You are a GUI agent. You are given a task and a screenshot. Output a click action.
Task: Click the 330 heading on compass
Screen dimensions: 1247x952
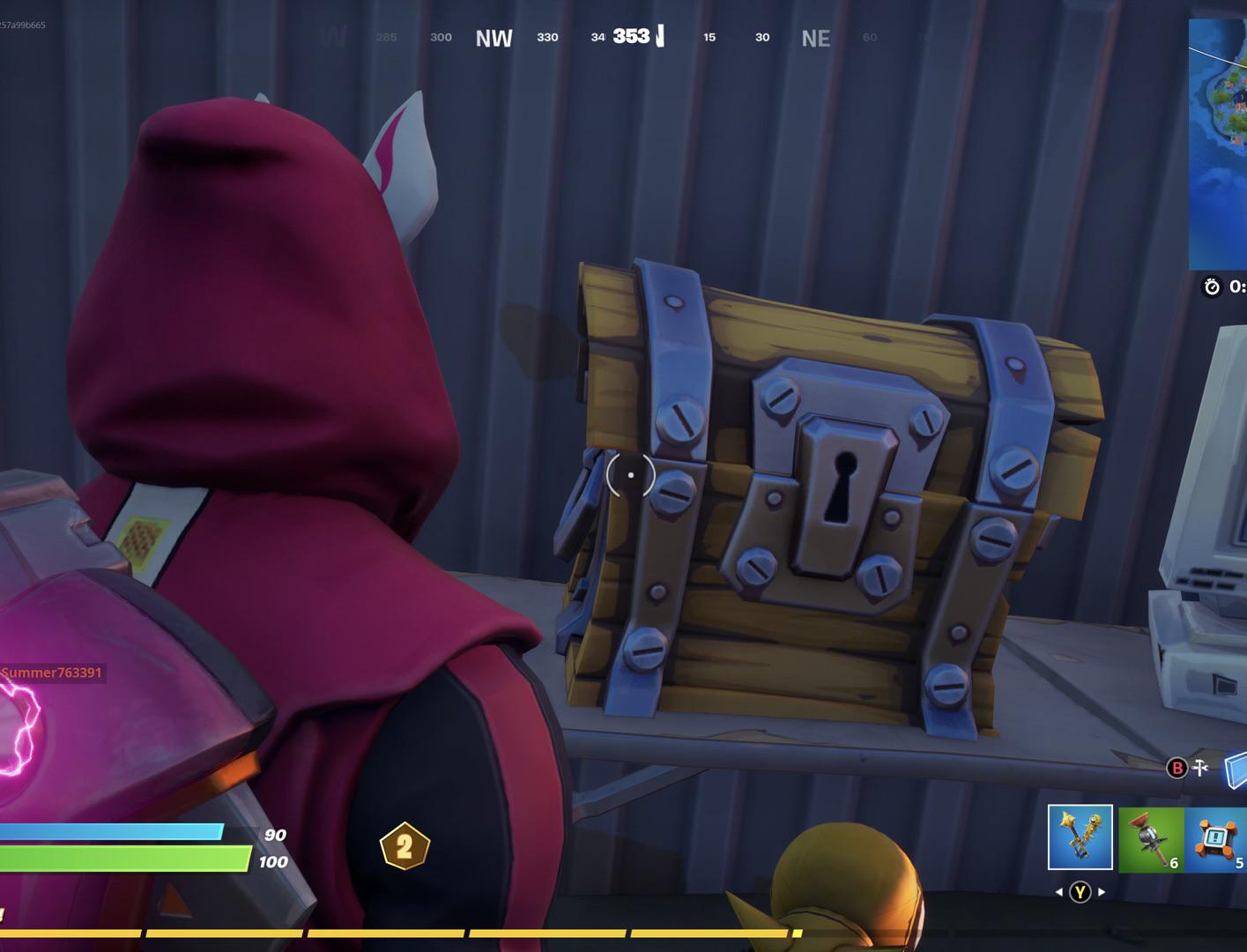pos(547,38)
